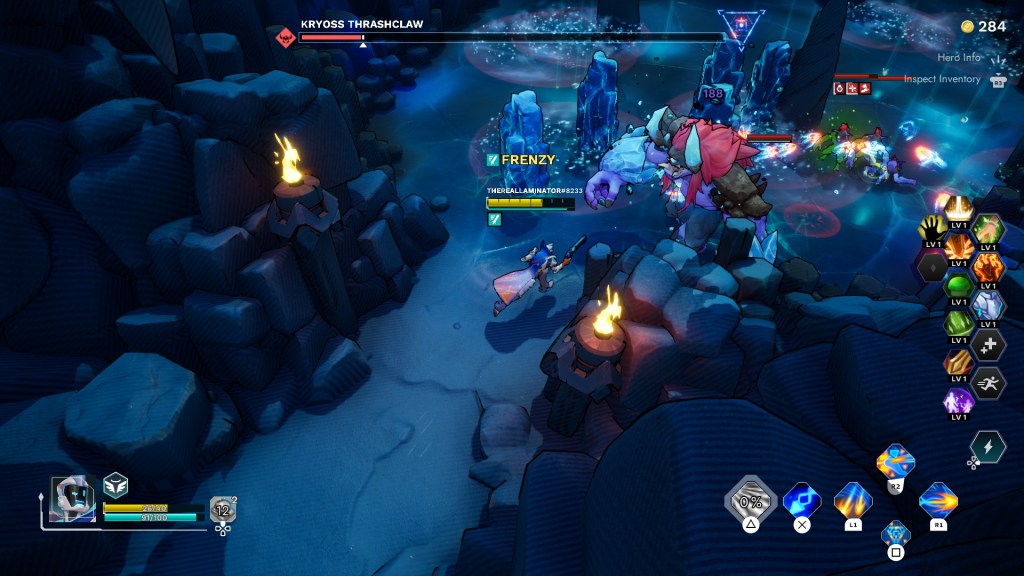1024x576 pixels.
Task: Activate the orange and blue burst ability
Action: coord(895,463)
